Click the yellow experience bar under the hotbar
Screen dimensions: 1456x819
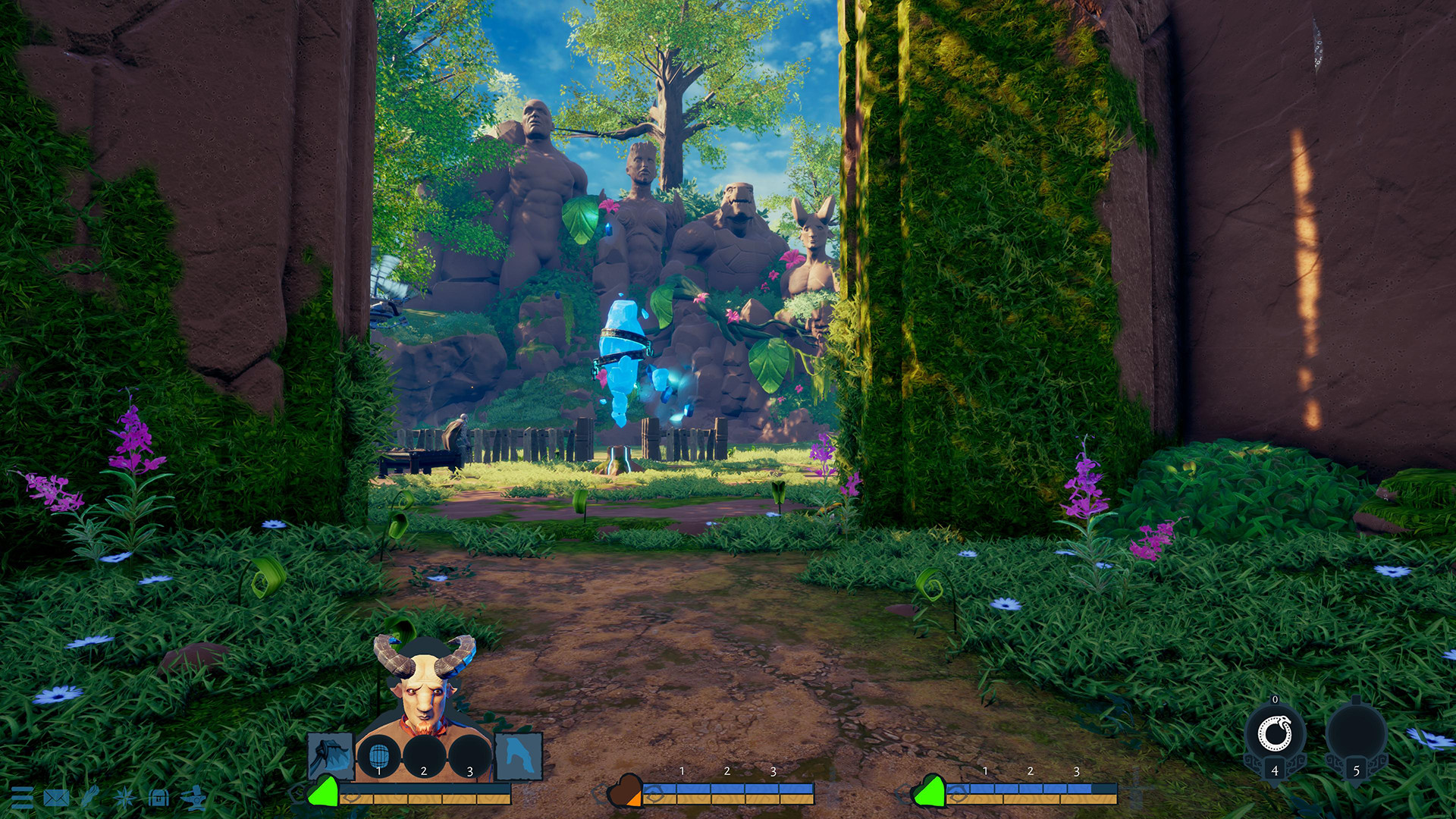tap(423, 800)
